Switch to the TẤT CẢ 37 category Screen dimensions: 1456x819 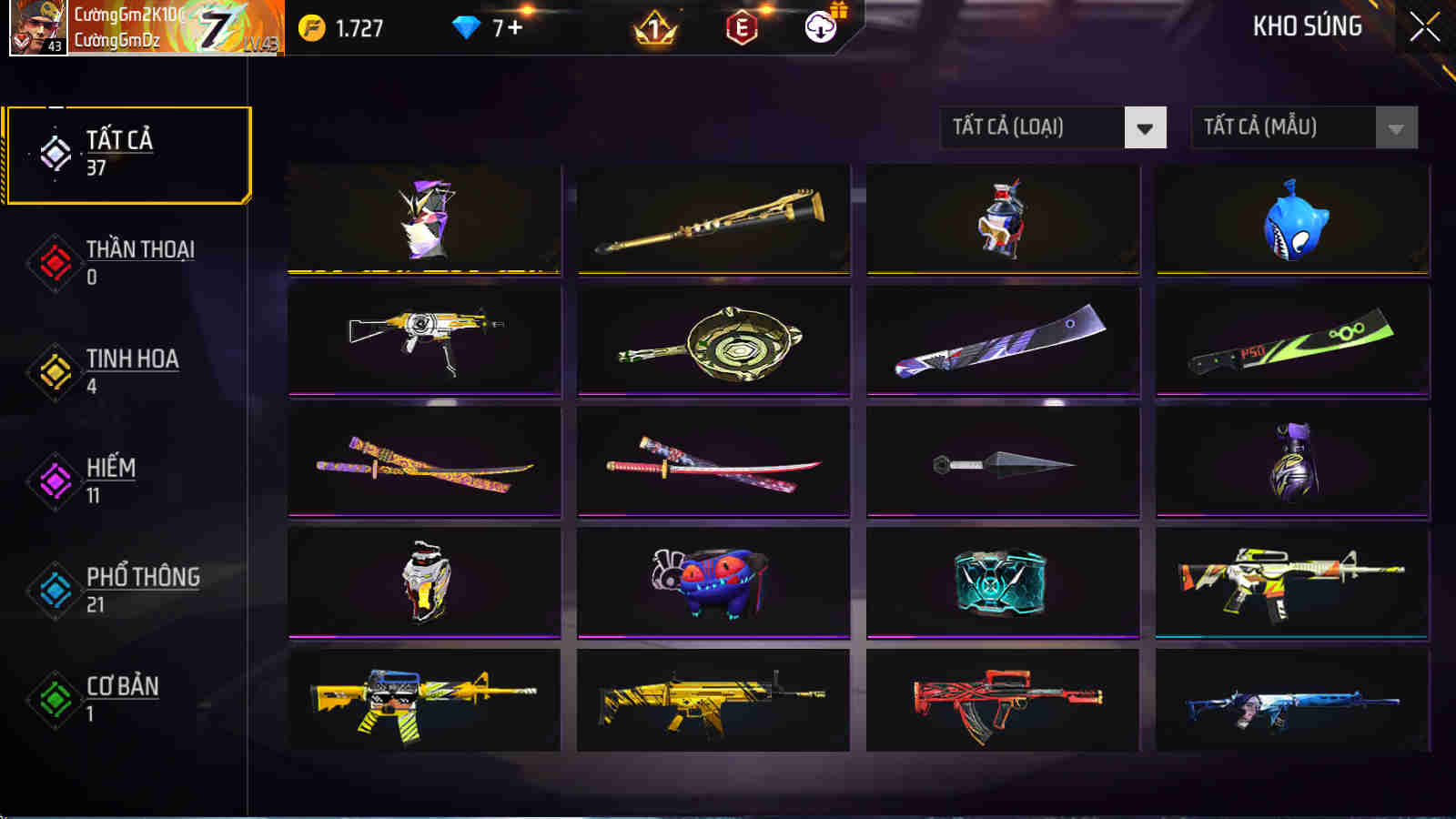coord(127,153)
